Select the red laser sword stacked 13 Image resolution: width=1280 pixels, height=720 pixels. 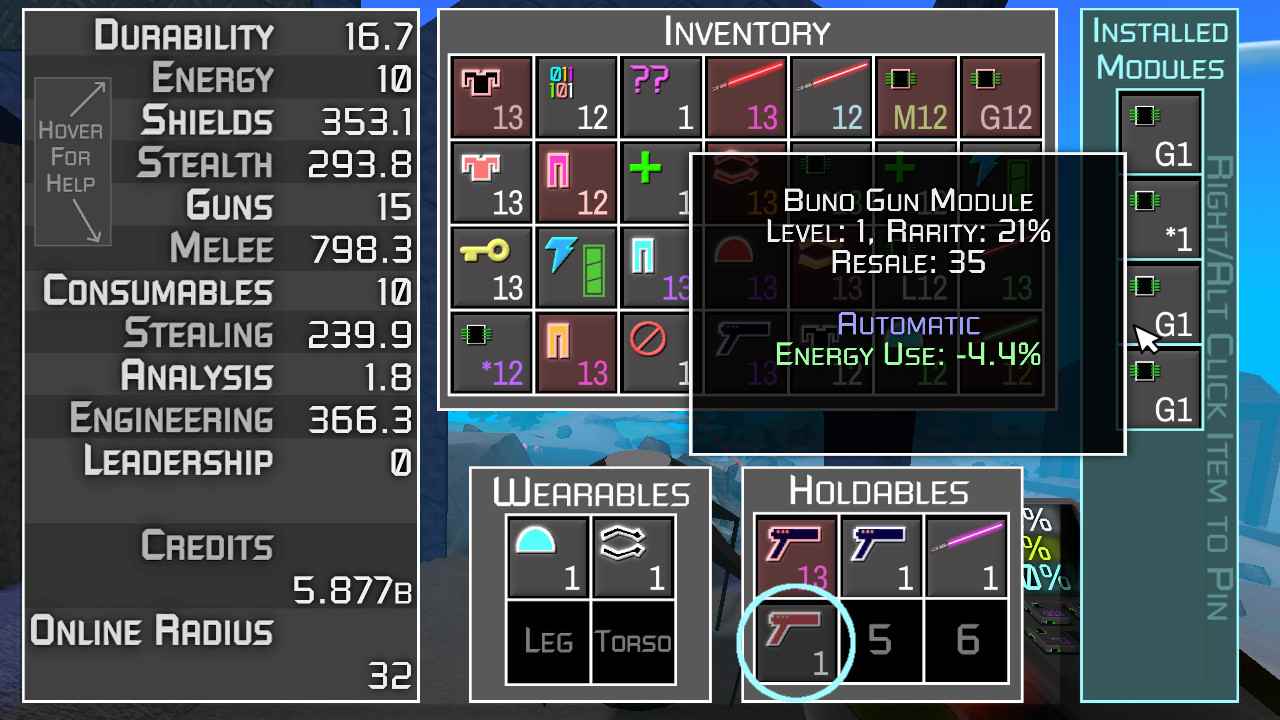[746, 96]
